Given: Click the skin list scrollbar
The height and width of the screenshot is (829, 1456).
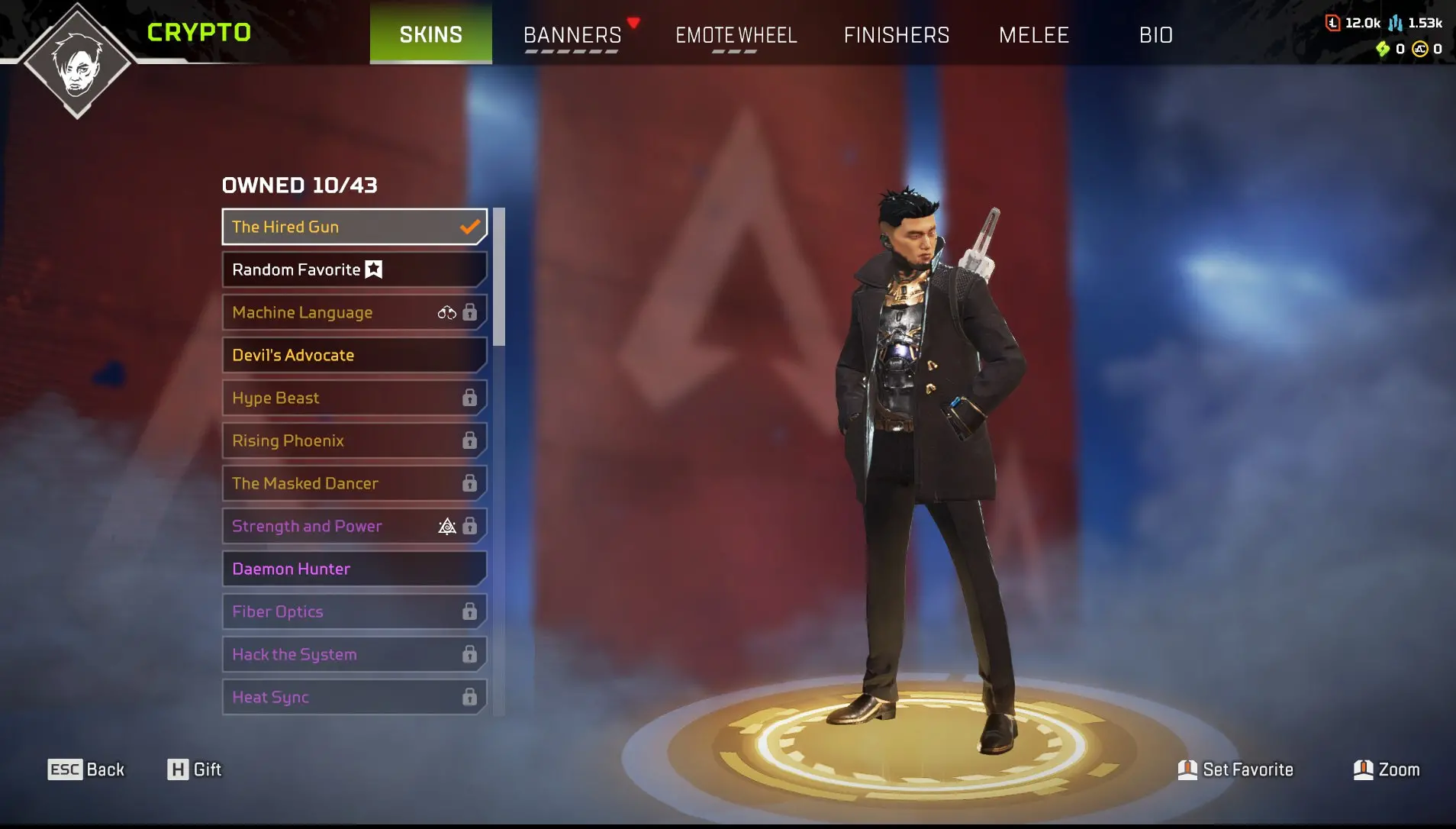Looking at the screenshot, I should (499, 276).
